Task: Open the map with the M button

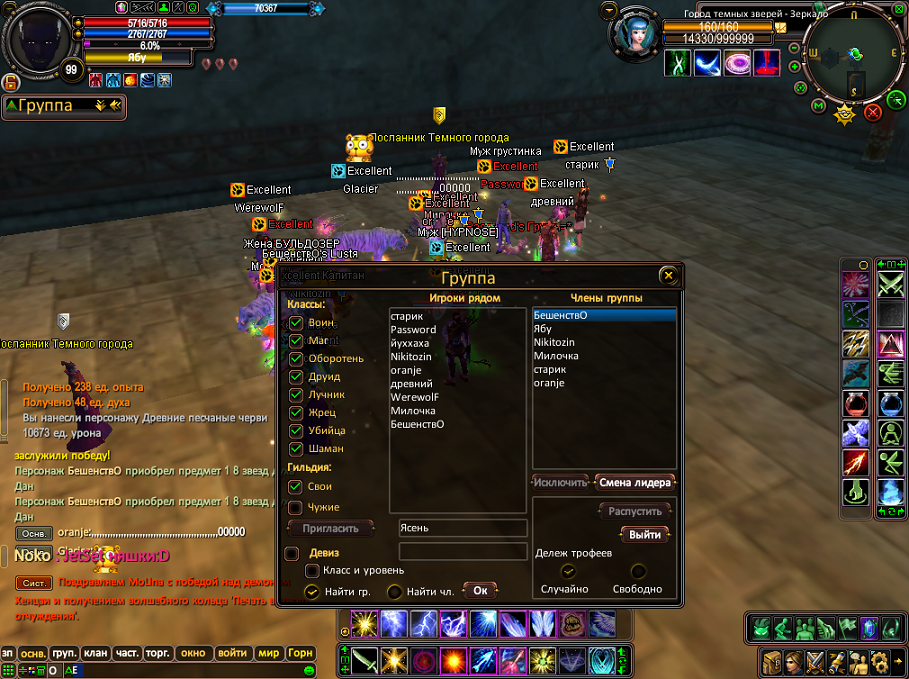Action: point(819,105)
